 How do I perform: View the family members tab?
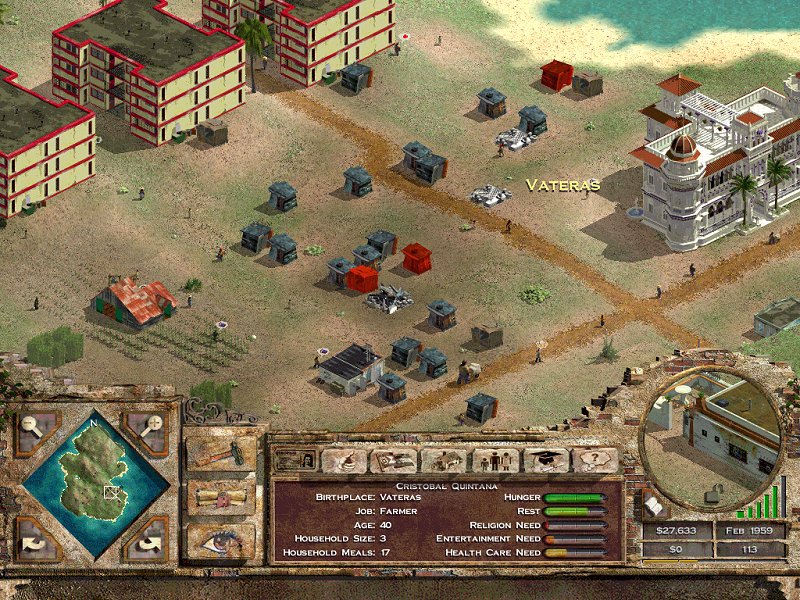(493, 460)
